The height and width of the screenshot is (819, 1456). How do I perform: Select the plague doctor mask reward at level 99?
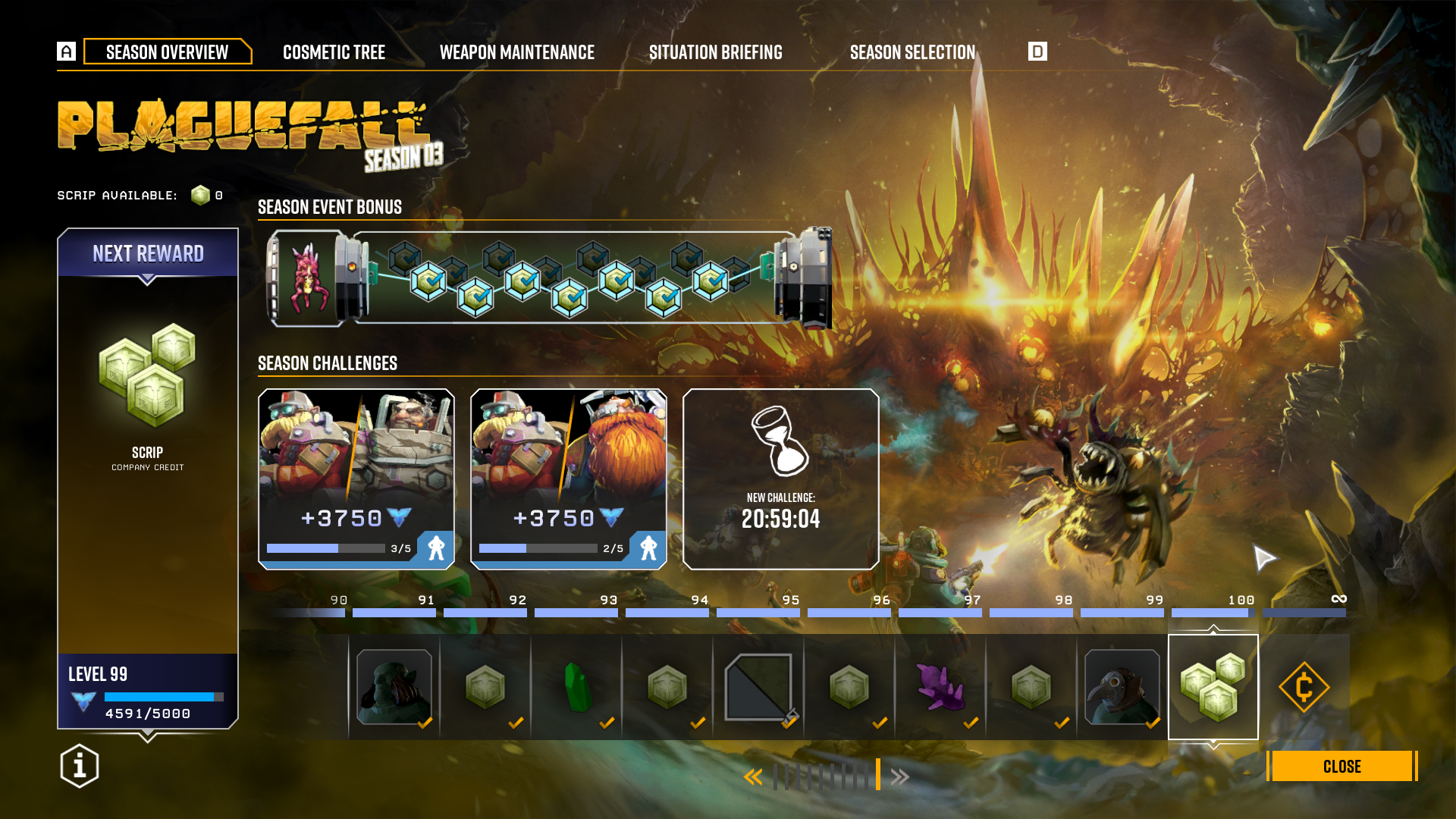tap(1122, 687)
